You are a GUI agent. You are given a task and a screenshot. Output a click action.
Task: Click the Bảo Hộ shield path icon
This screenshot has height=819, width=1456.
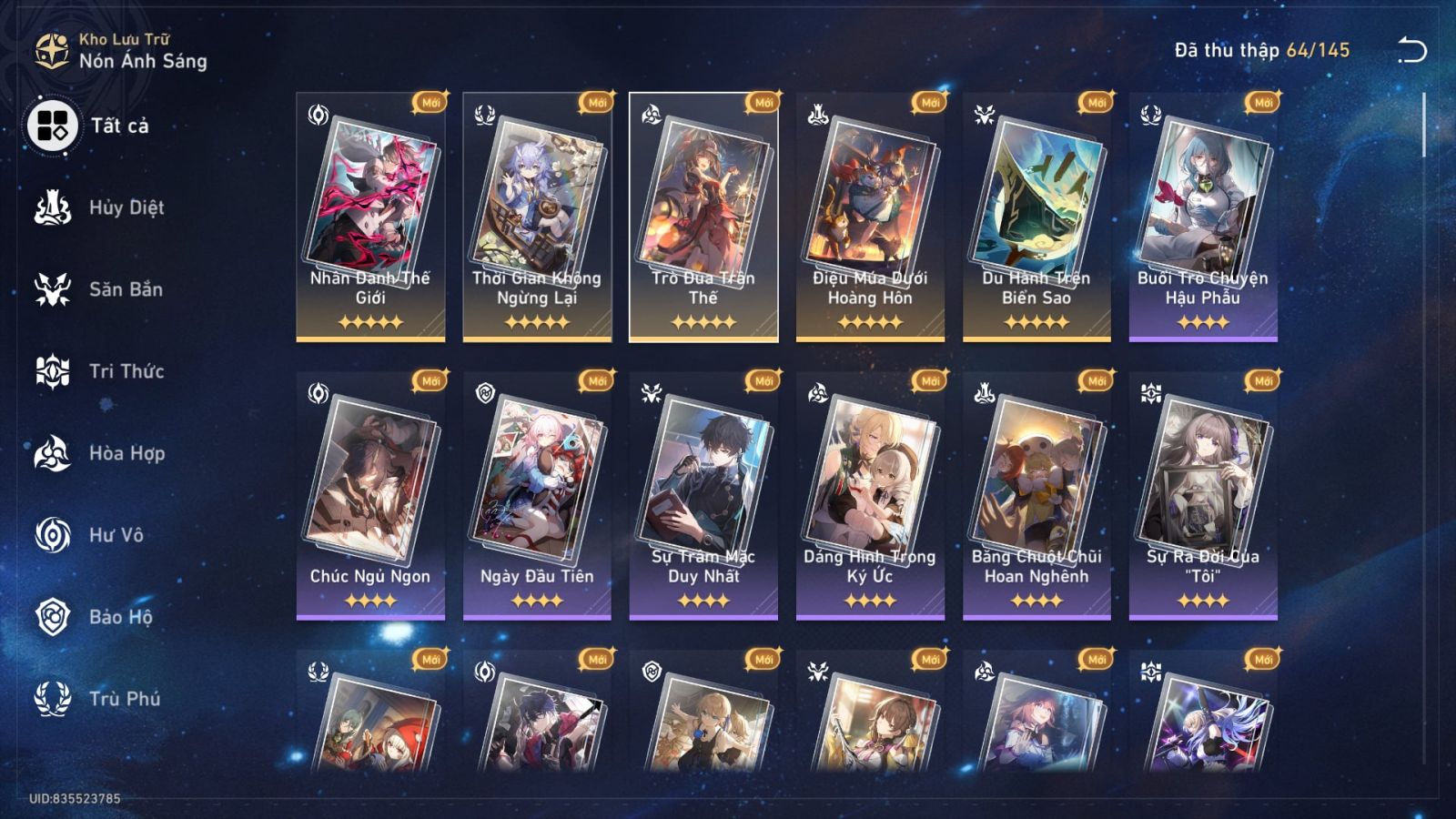point(52,618)
